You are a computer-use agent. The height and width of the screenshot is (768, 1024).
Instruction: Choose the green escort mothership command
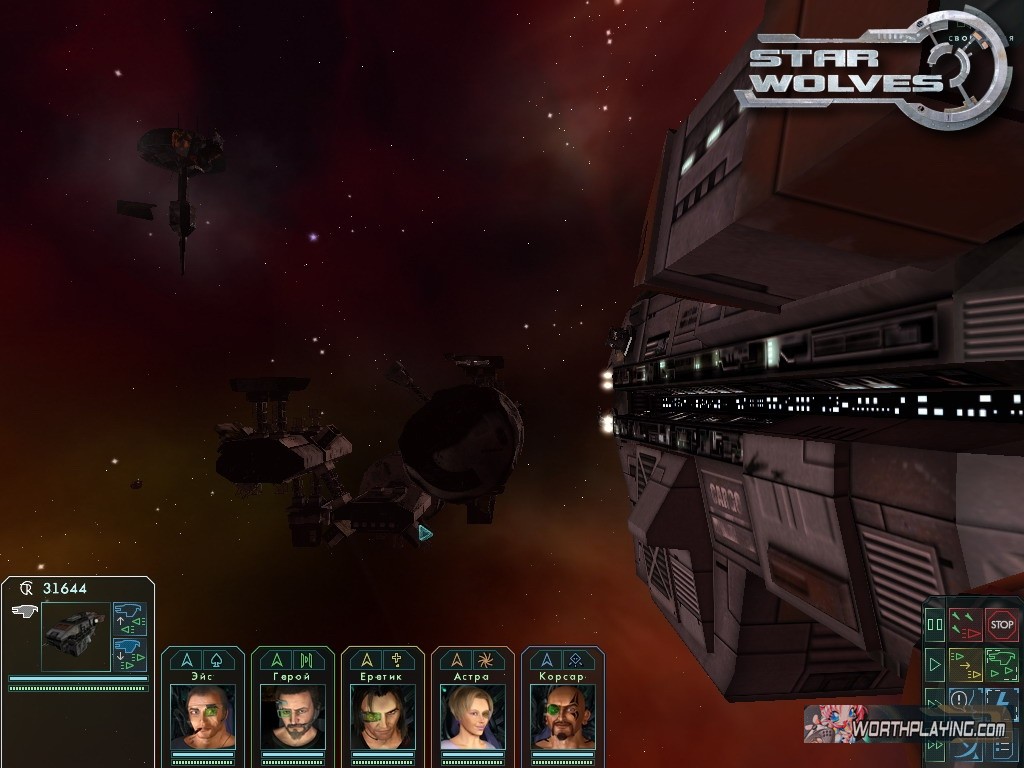click(x=1001, y=662)
